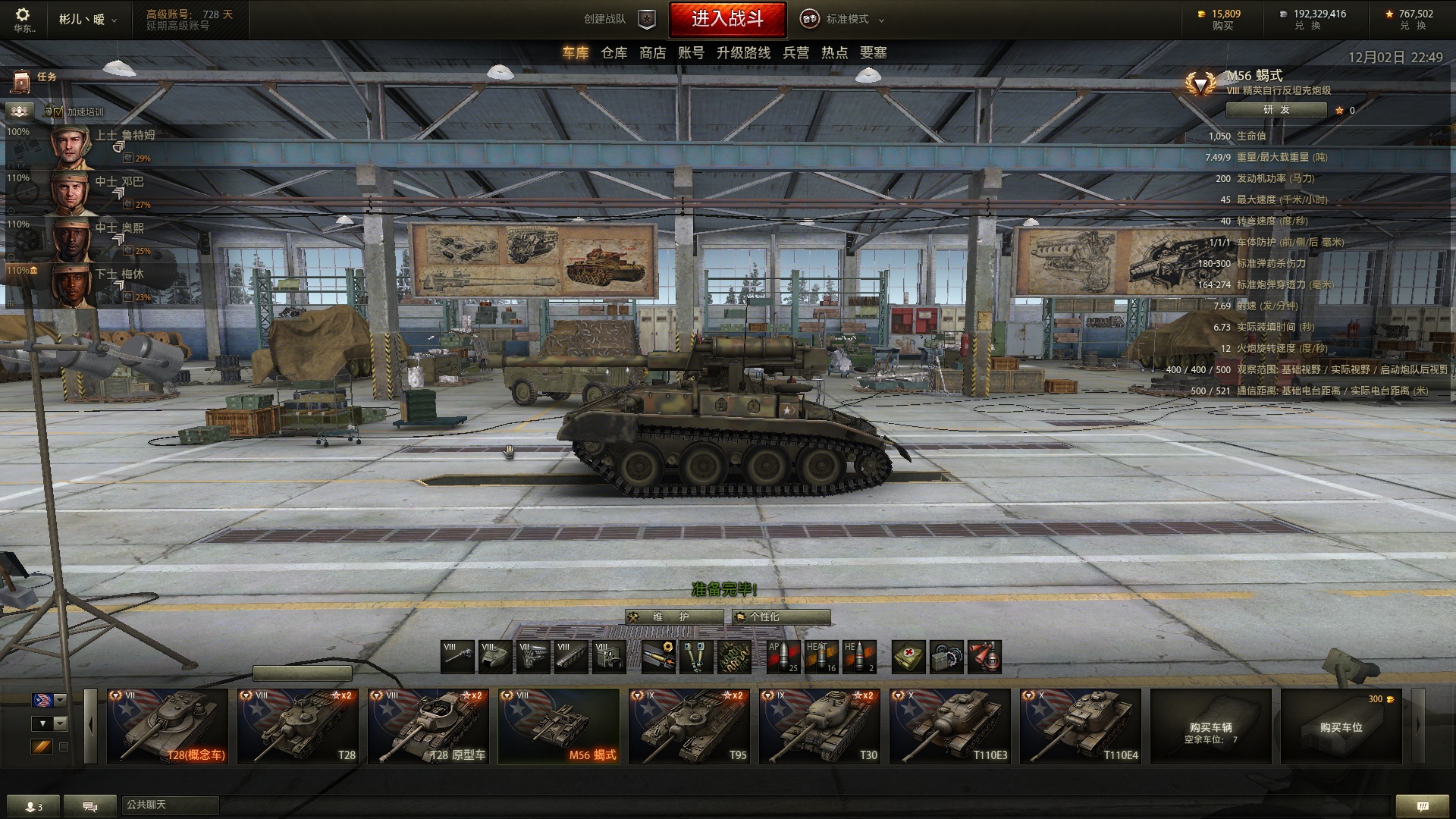Open the 任务 missions panel

coord(36,77)
